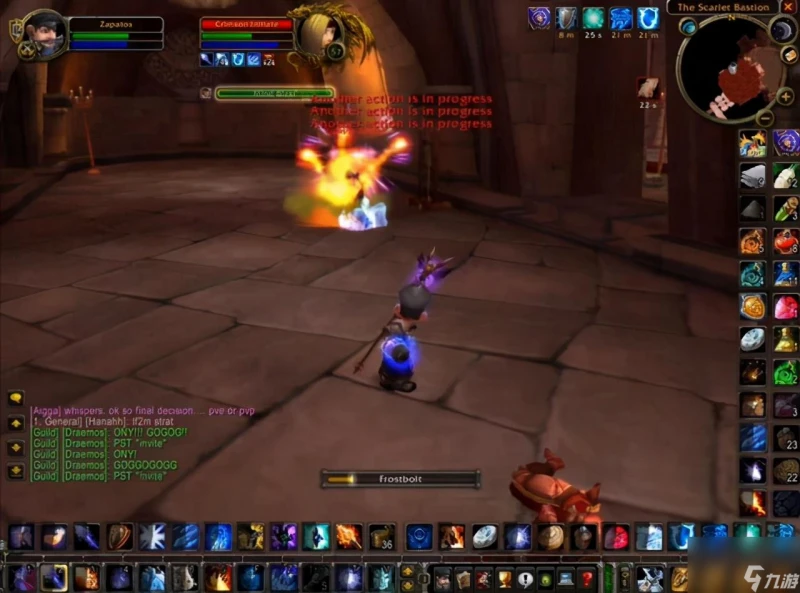Click the minimap zoom-in plus button
Screen dimensions: 800x593
787,96
